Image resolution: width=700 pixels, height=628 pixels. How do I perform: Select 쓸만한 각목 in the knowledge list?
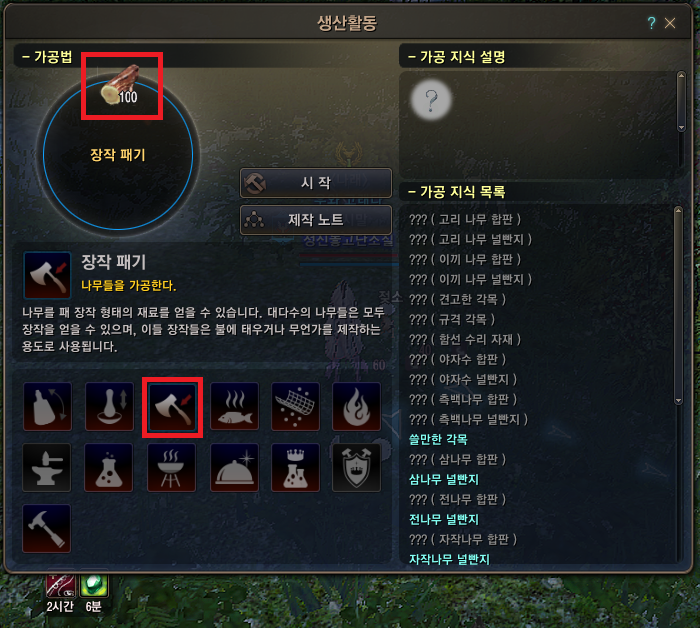pos(438,439)
